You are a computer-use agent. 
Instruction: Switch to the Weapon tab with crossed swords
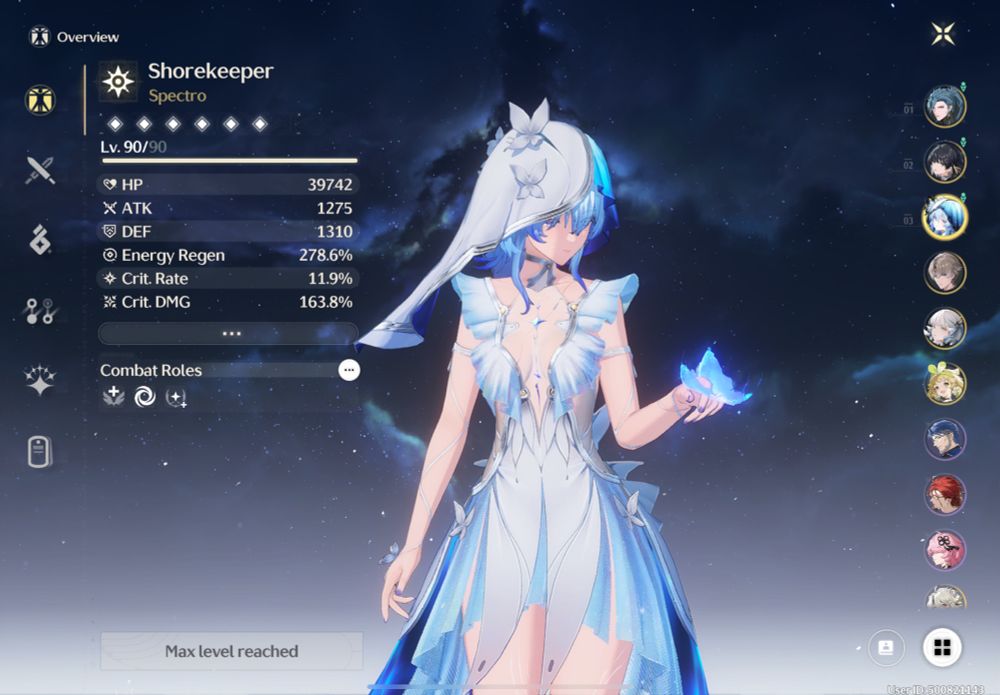click(x=40, y=170)
